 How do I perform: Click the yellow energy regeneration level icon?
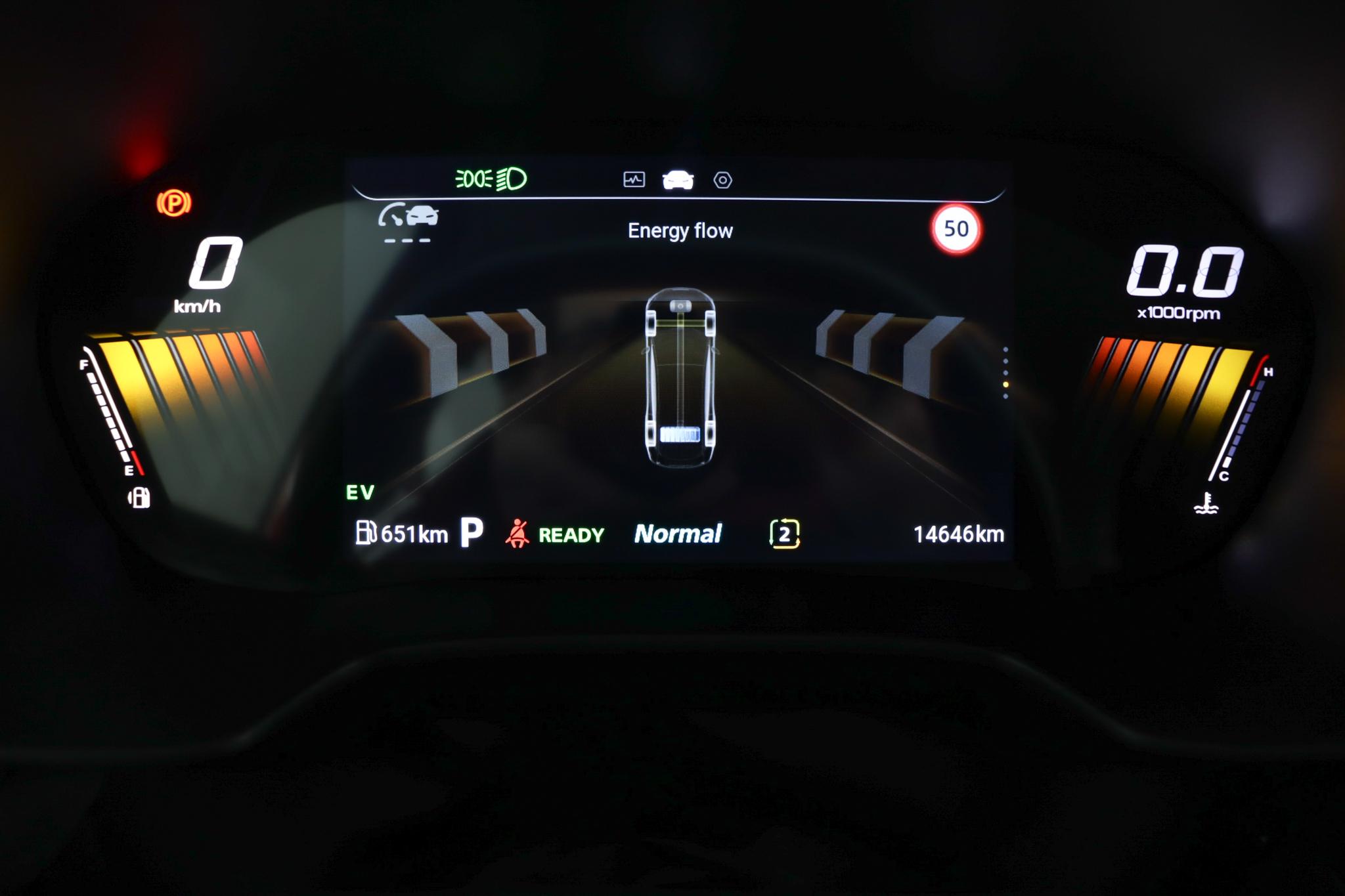click(x=784, y=534)
